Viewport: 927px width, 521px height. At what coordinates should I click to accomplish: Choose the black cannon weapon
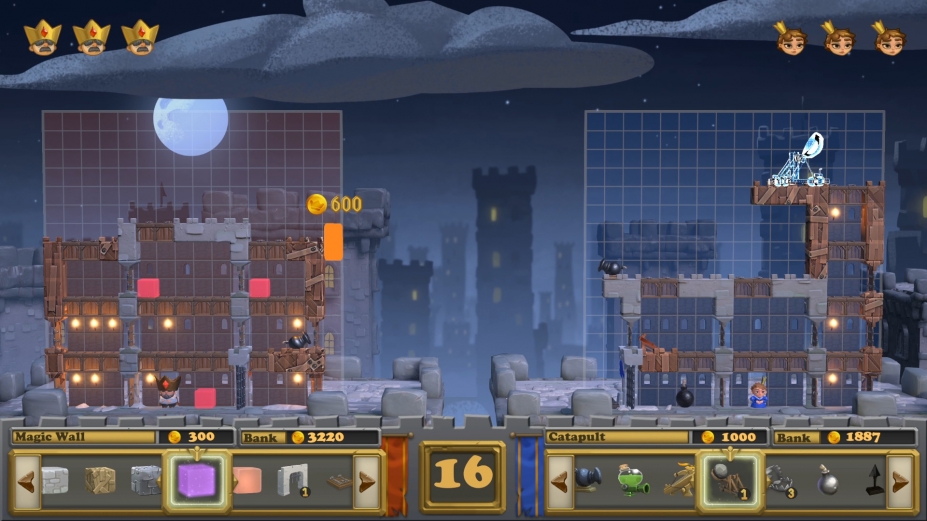[588, 481]
